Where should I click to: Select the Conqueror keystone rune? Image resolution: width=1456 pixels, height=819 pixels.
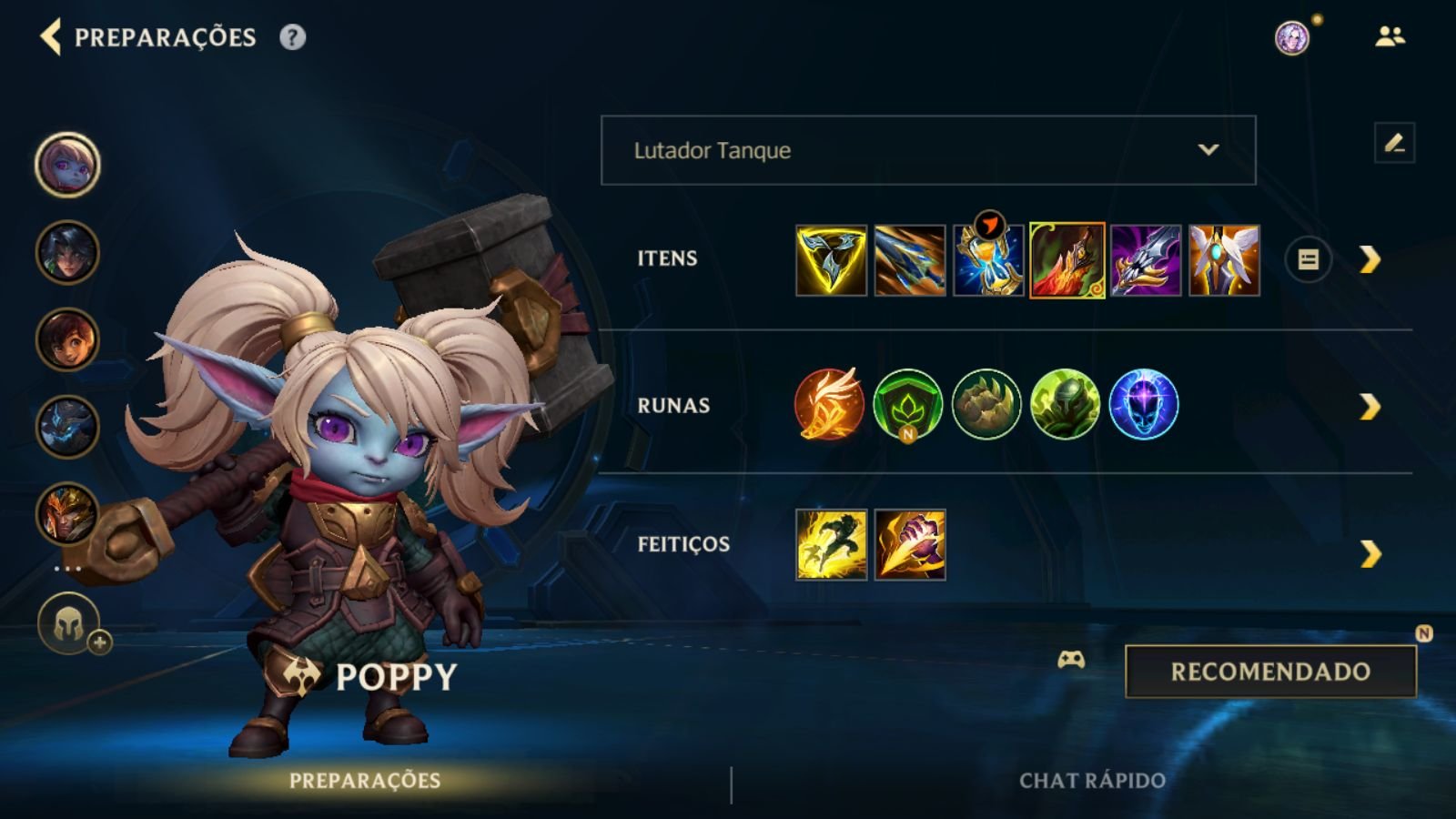(x=829, y=407)
